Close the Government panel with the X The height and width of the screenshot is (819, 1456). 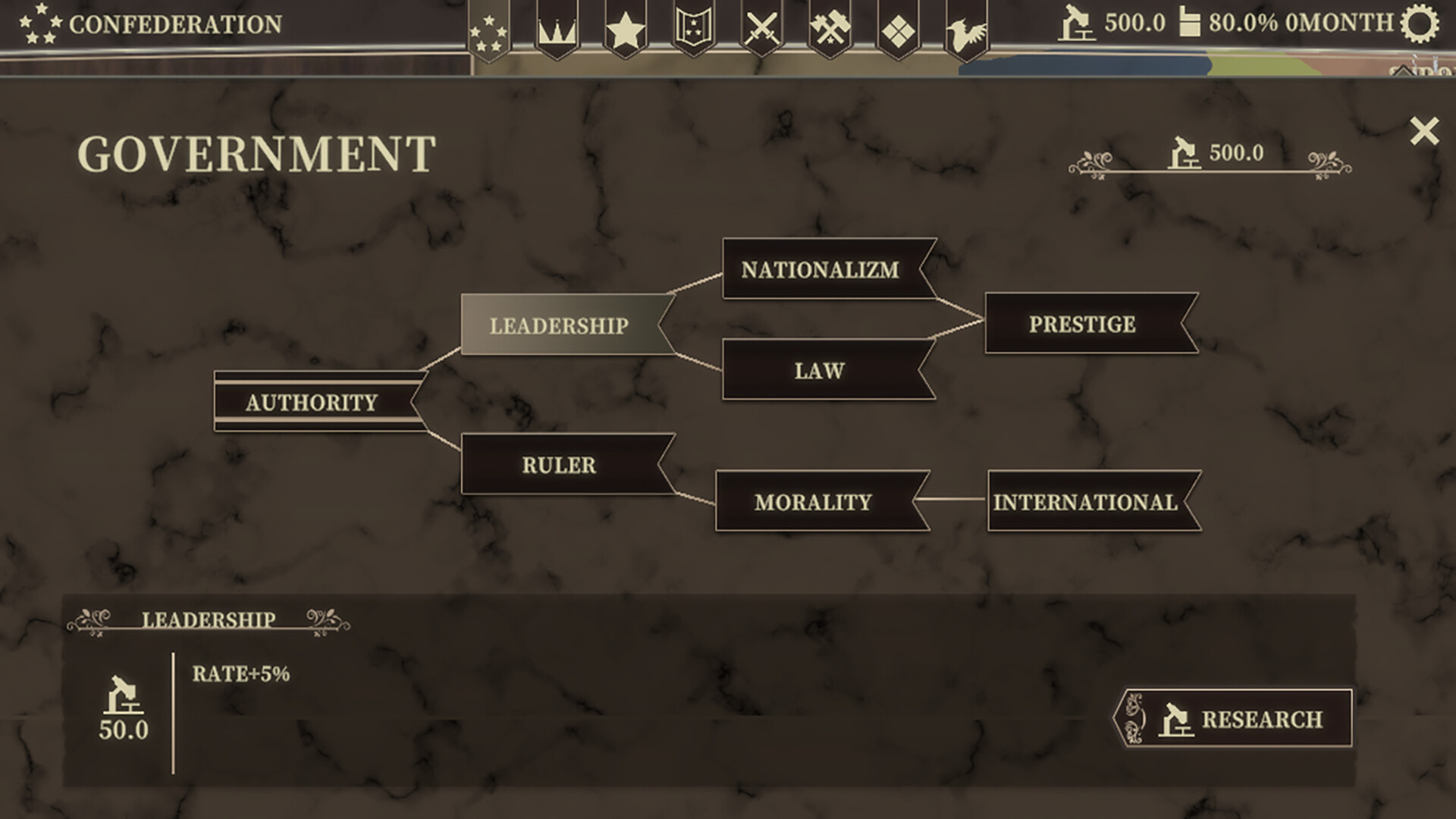pyautogui.click(x=1424, y=129)
